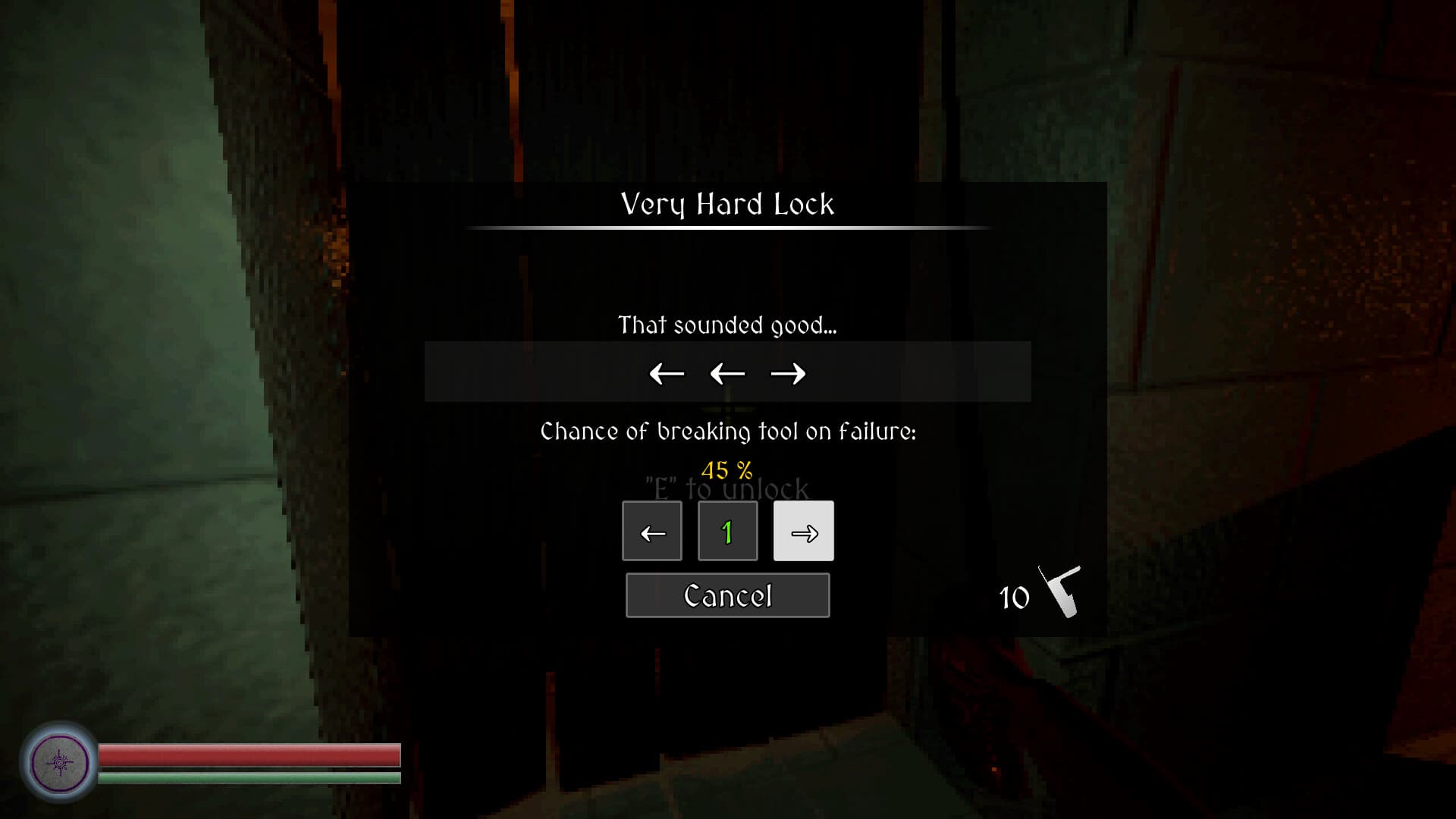Click the left arrow stepper below the 45% chance
This screenshot has height=819, width=1456.
651,531
